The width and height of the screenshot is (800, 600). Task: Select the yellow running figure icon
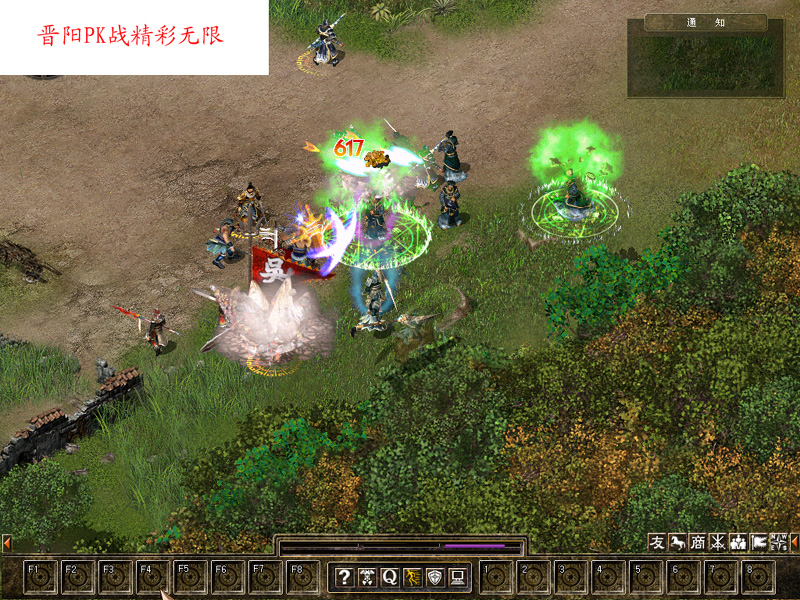tap(412, 577)
